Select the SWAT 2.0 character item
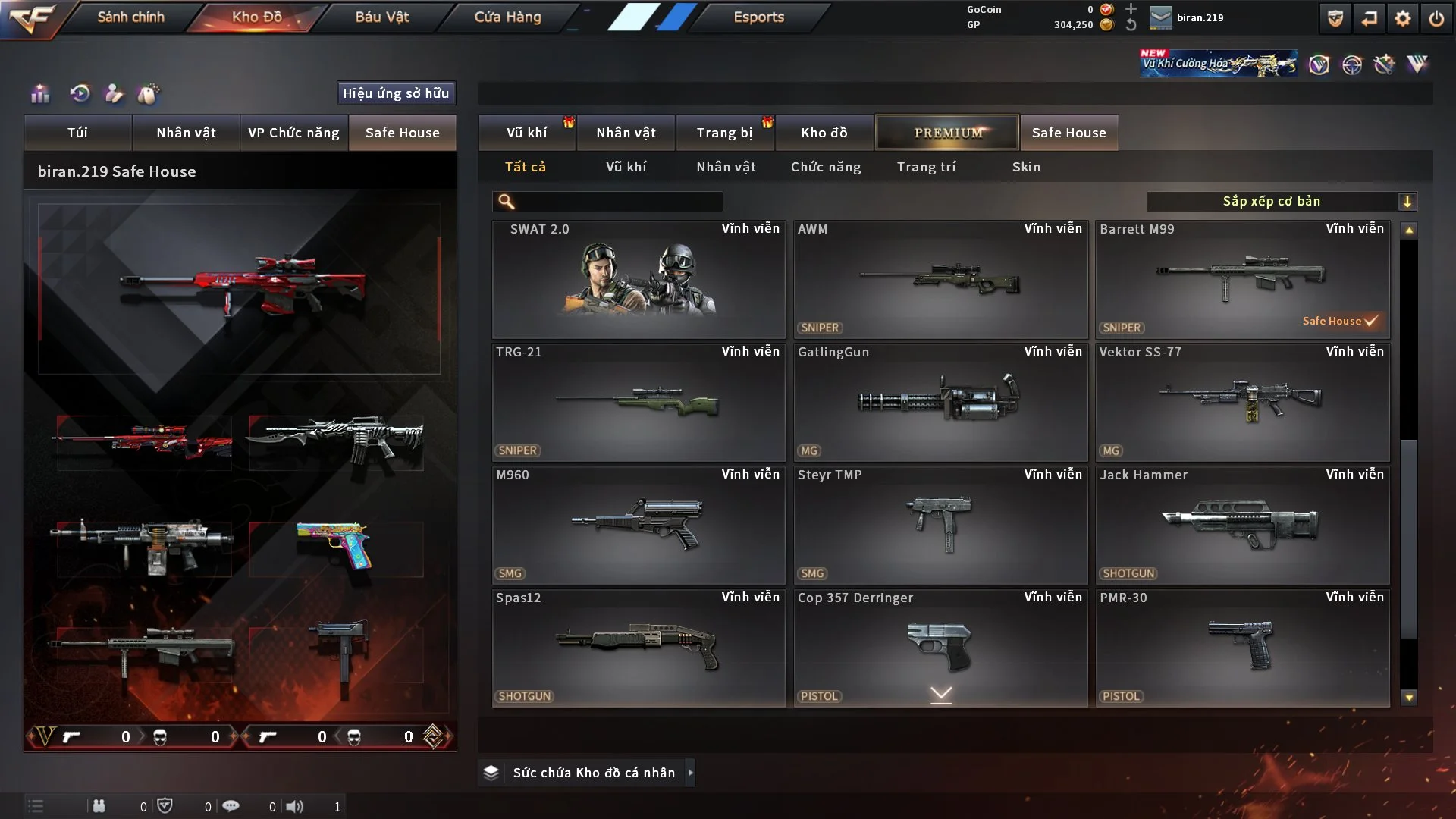This screenshot has width=1456, height=819. [639, 280]
